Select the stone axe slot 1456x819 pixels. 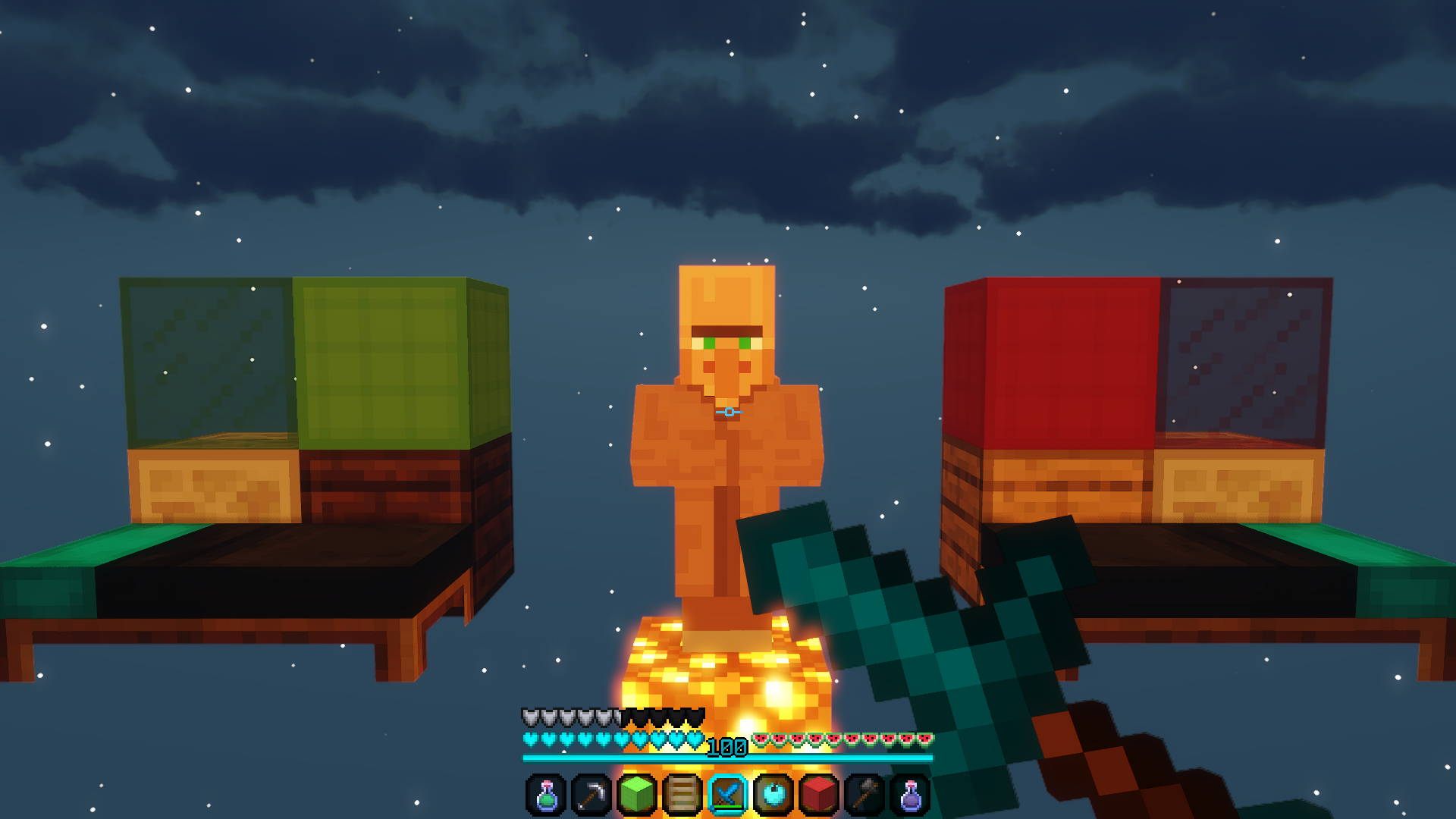click(x=864, y=795)
